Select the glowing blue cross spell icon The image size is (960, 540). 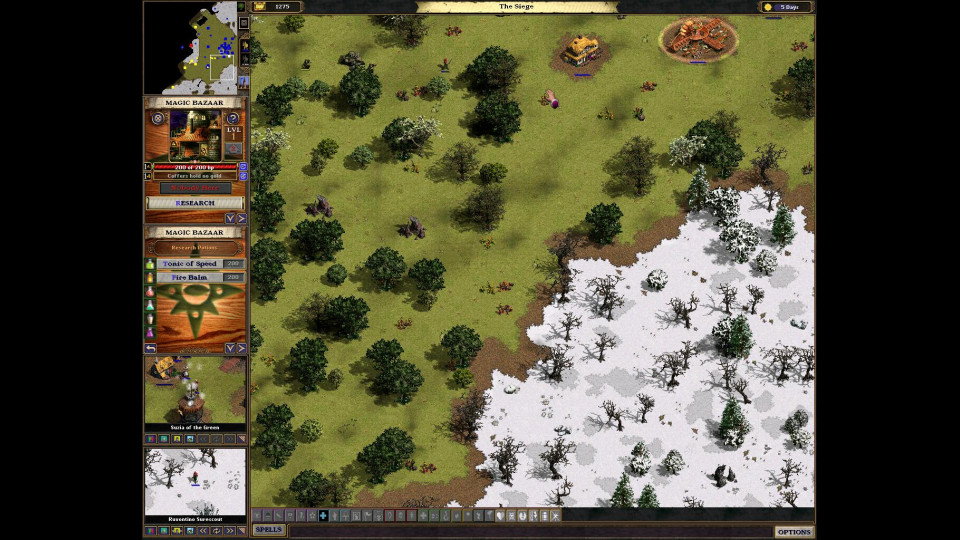point(323,516)
